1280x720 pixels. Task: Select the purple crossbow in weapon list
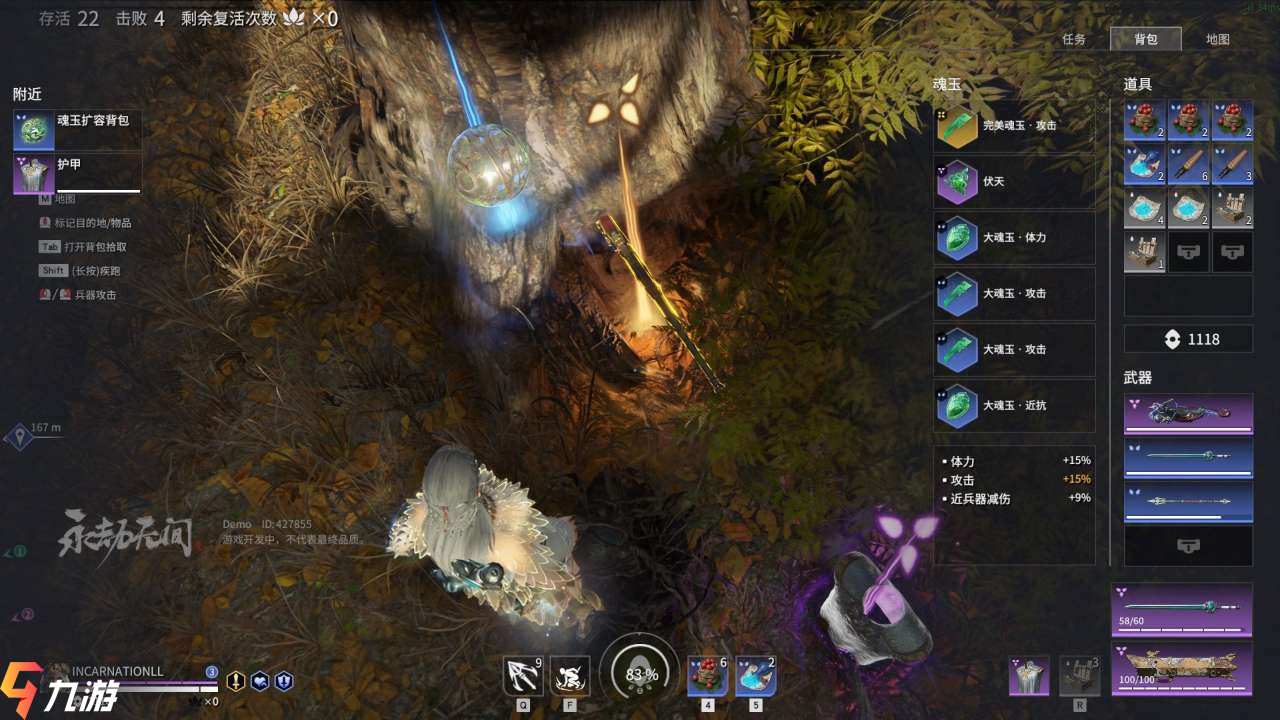(x=1188, y=413)
